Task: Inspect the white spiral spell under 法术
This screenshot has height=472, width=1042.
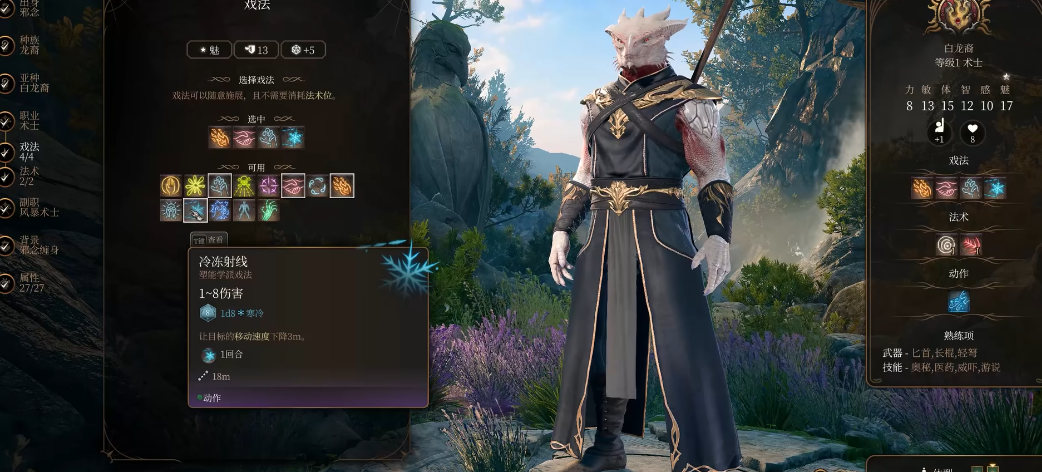Action: pyautogui.click(x=946, y=244)
